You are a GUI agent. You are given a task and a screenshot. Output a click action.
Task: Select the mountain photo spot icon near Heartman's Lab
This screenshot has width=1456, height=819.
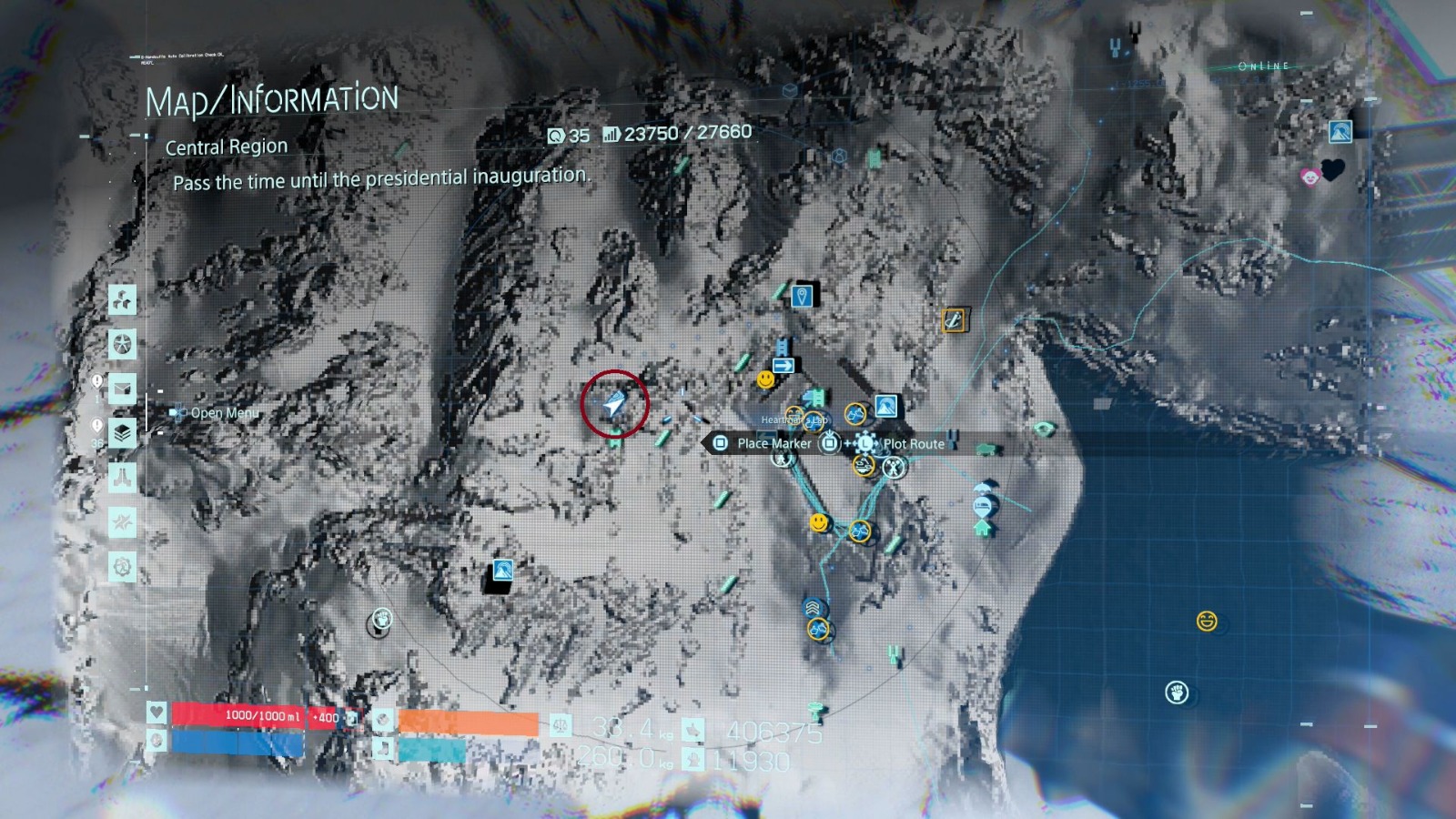coord(885,406)
